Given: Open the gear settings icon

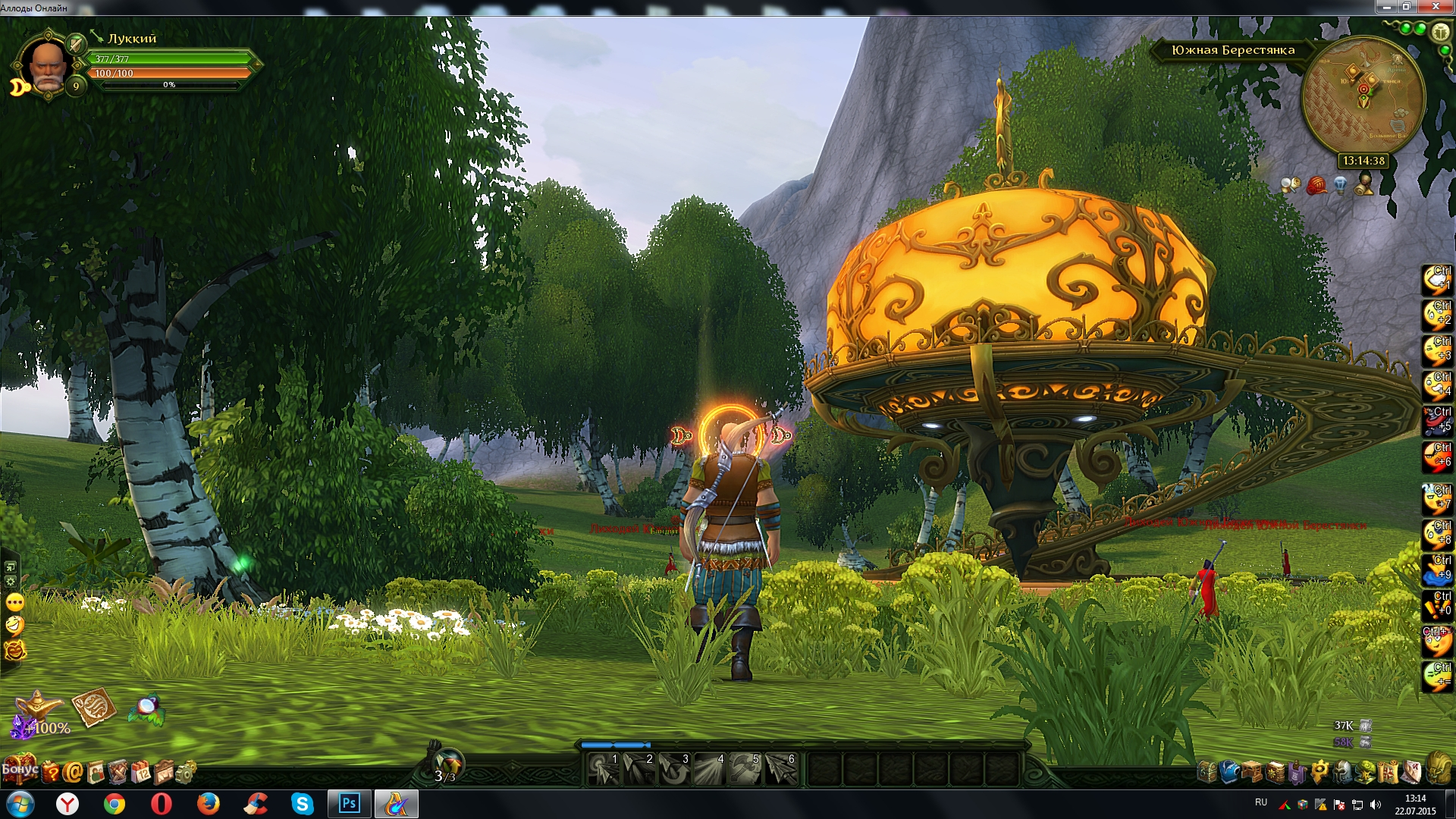Looking at the screenshot, I should pyautogui.click(x=186, y=772).
